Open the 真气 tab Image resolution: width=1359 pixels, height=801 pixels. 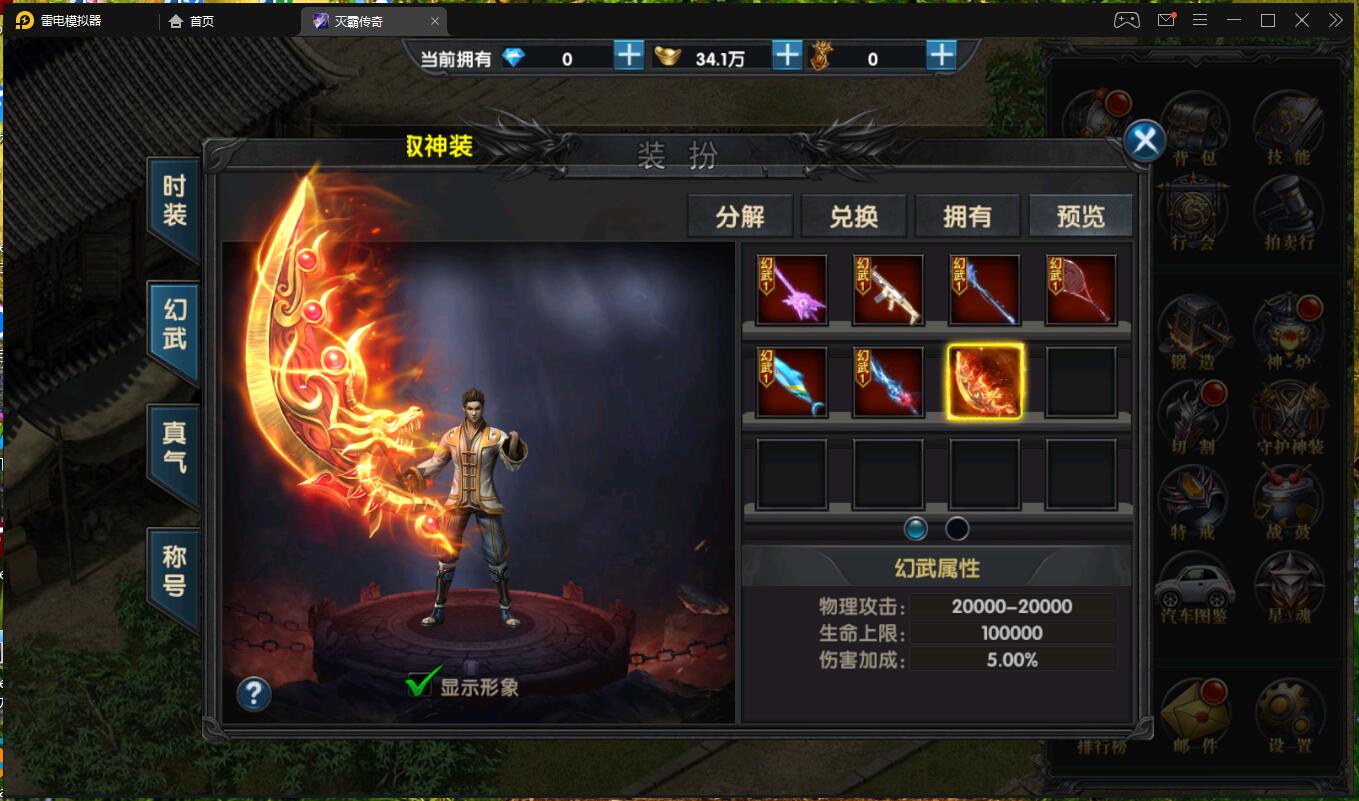coord(174,447)
